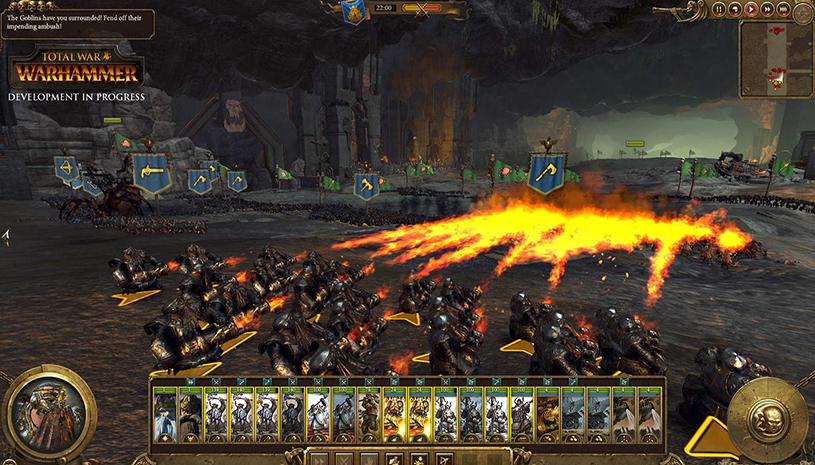Select the large axe unit banner
The width and height of the screenshot is (815, 465).
547,171
